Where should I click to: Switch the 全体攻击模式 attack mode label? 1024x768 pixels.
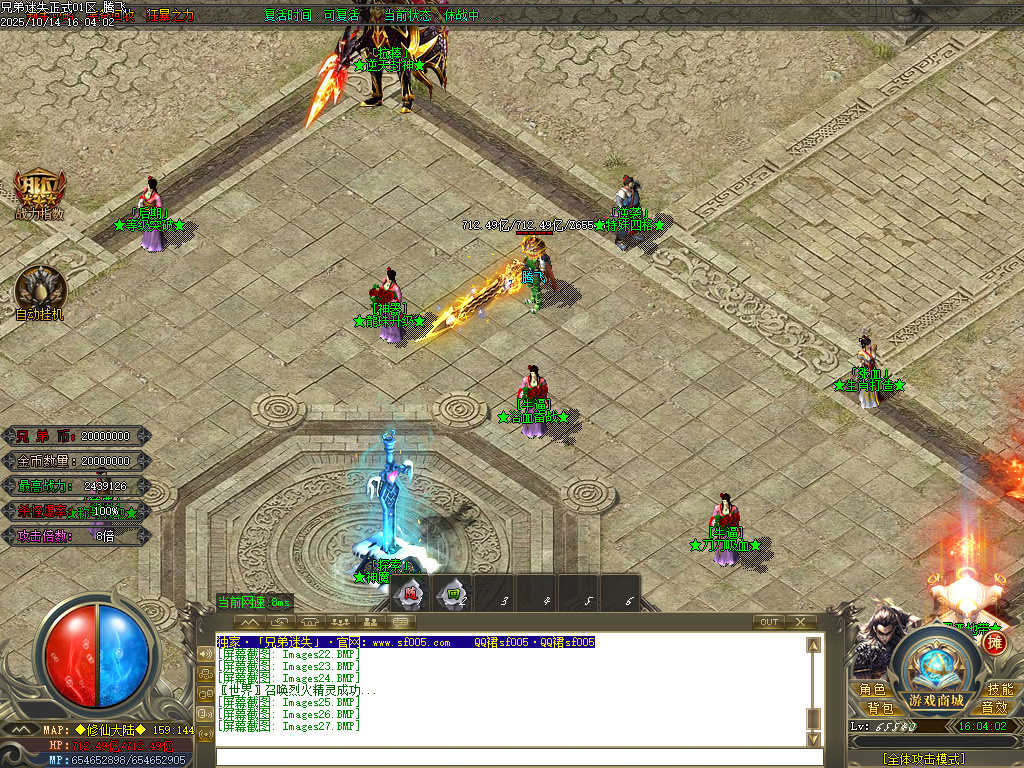(923, 759)
